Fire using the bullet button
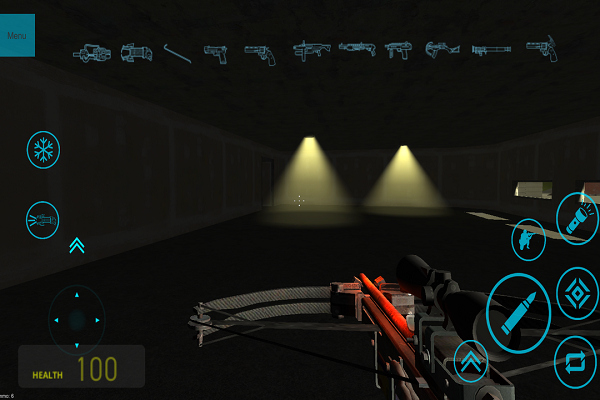Screen dimensions: 600x400 pos(518,312)
